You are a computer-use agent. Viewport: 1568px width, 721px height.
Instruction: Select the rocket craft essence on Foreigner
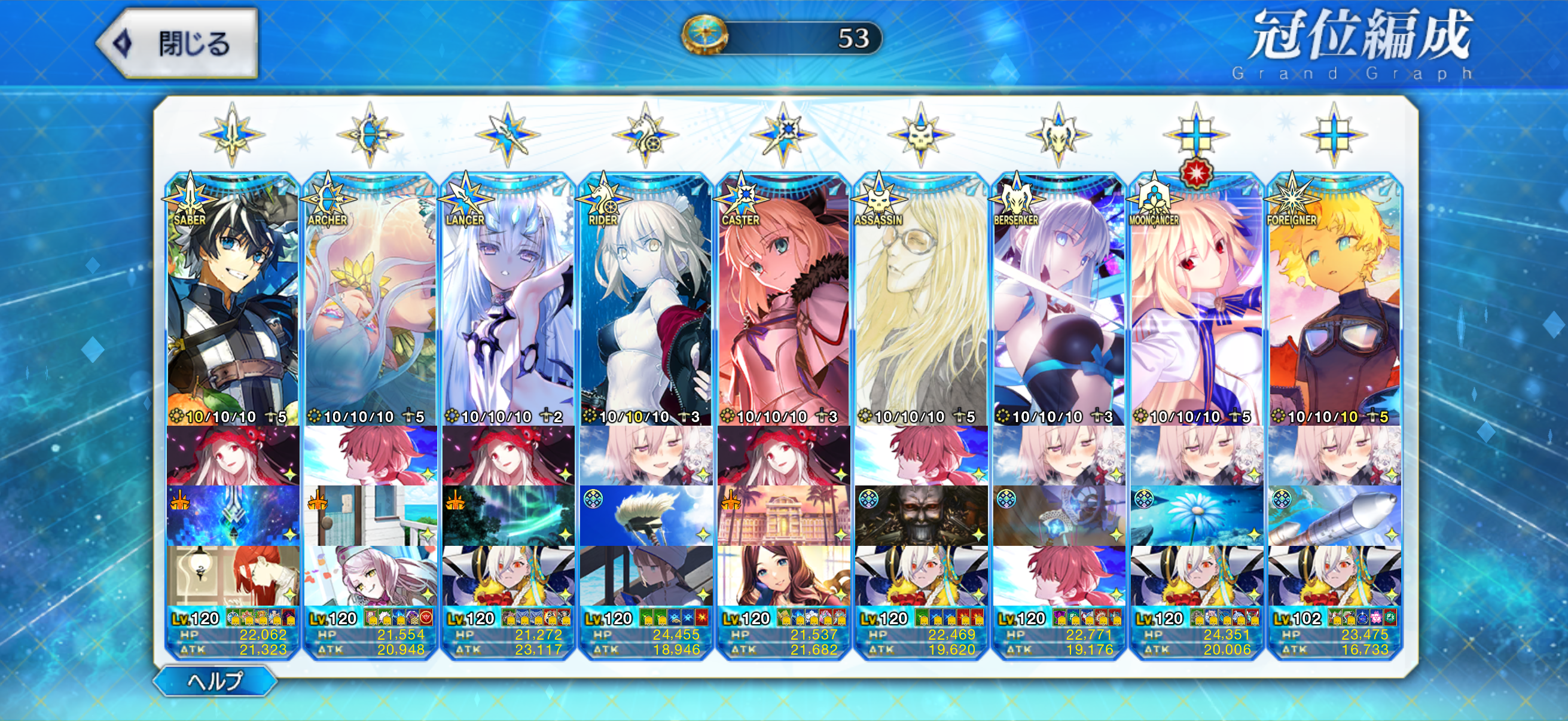tap(1334, 516)
